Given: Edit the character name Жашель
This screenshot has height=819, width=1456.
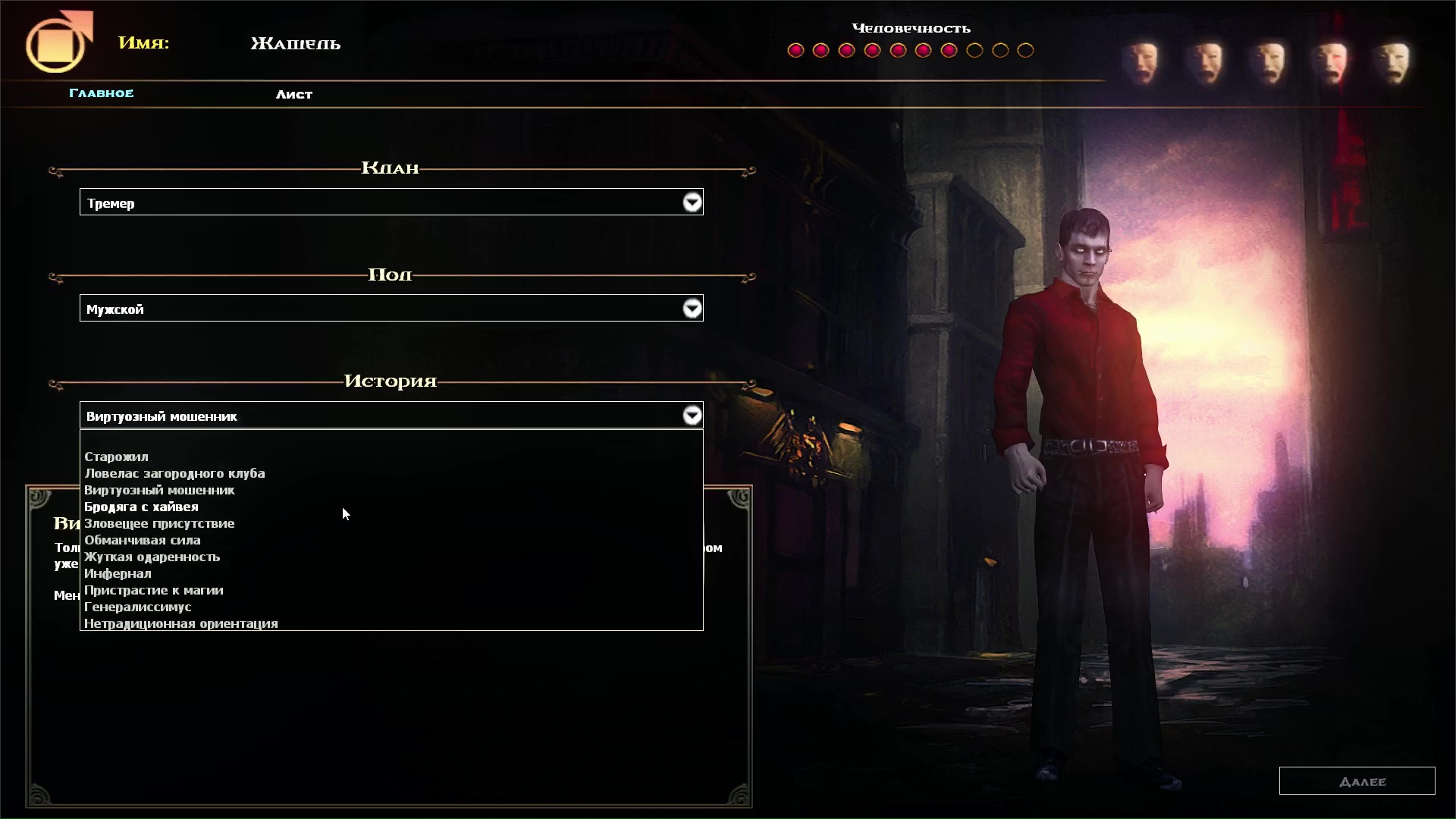Looking at the screenshot, I should click(x=295, y=44).
